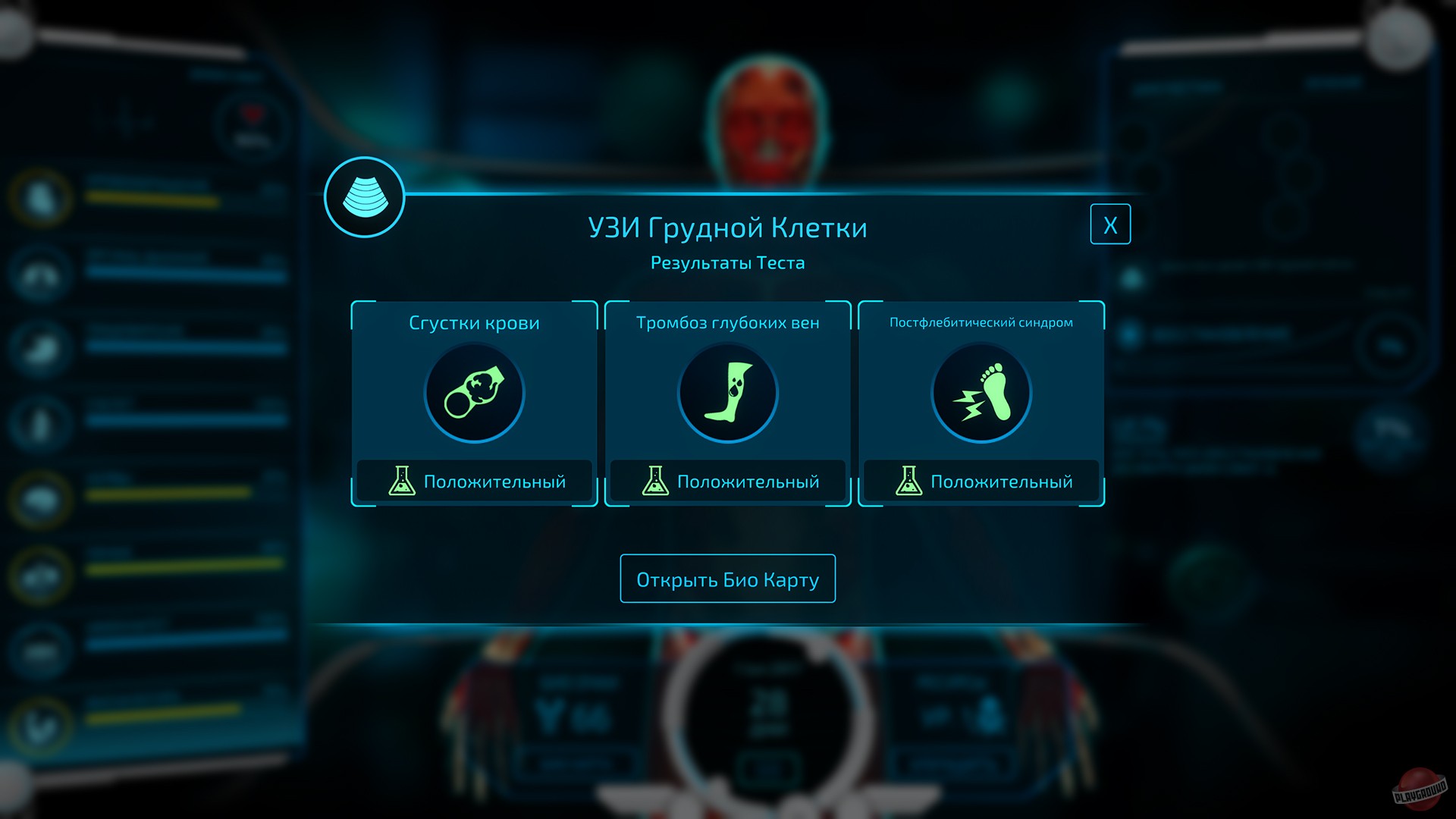Click the X to dismiss the test results
This screenshot has width=1456, height=819.
coord(1110,224)
